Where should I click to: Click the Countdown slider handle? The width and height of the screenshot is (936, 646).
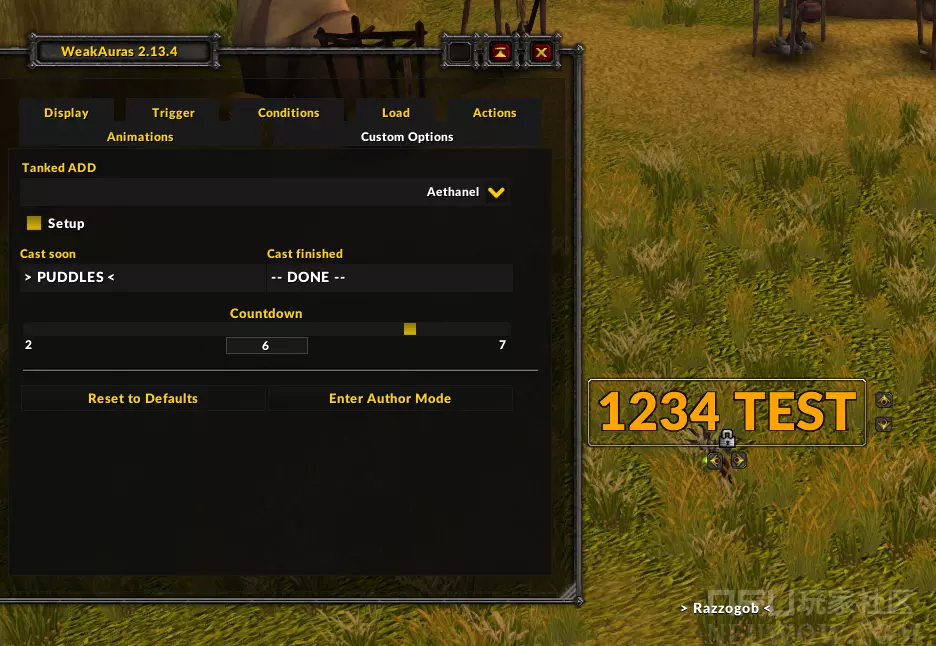[x=410, y=329]
